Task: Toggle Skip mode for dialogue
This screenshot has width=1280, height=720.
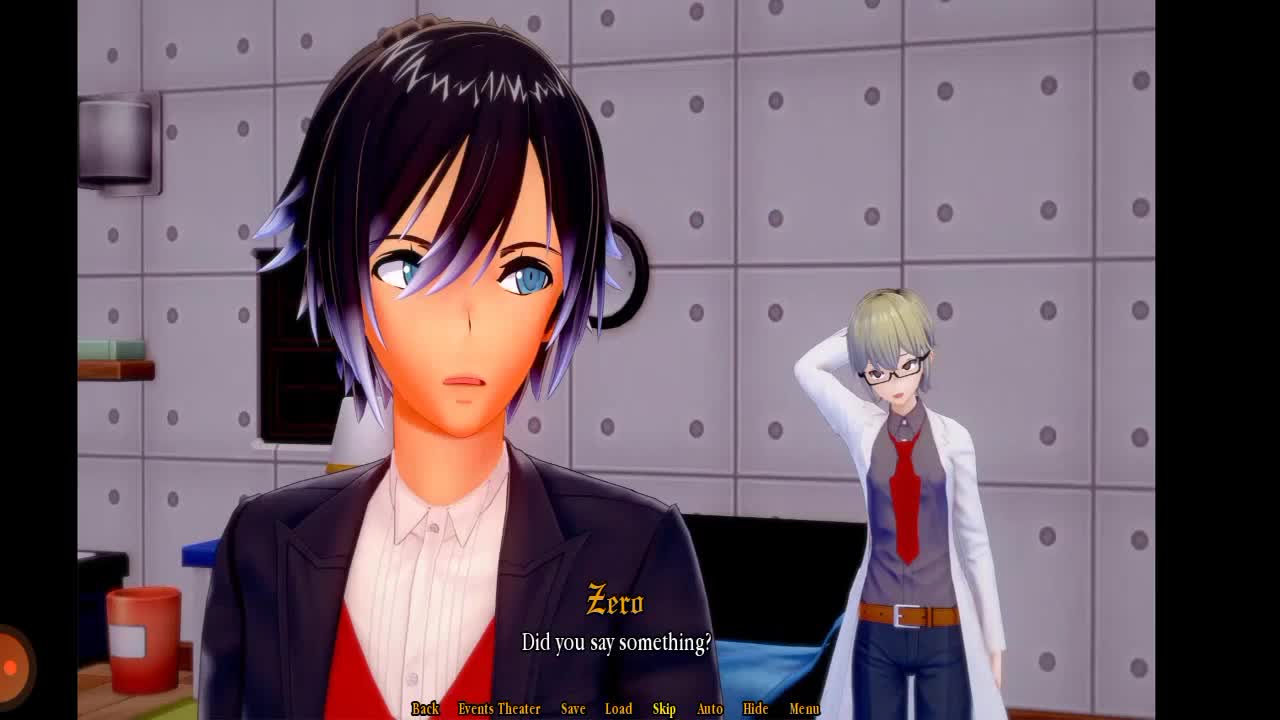Action: 664,709
